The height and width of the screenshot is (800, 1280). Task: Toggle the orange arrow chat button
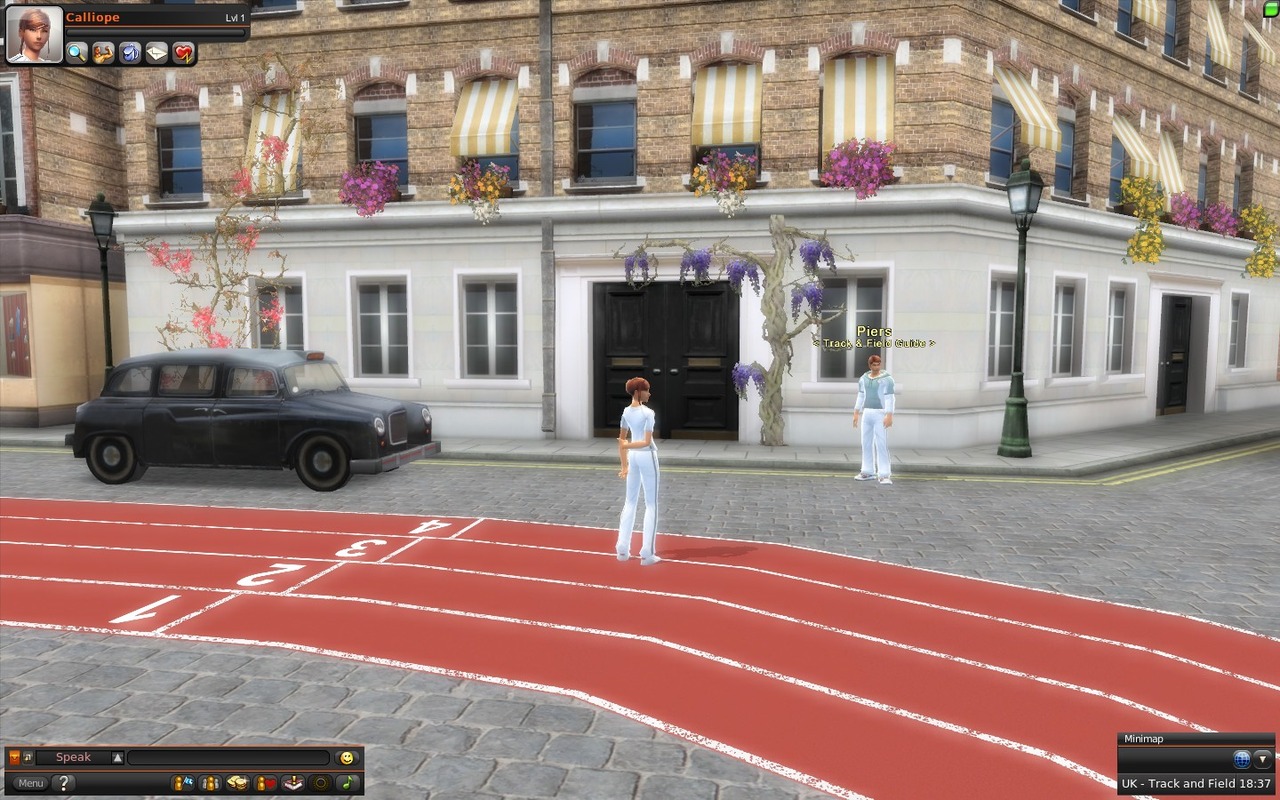14,758
